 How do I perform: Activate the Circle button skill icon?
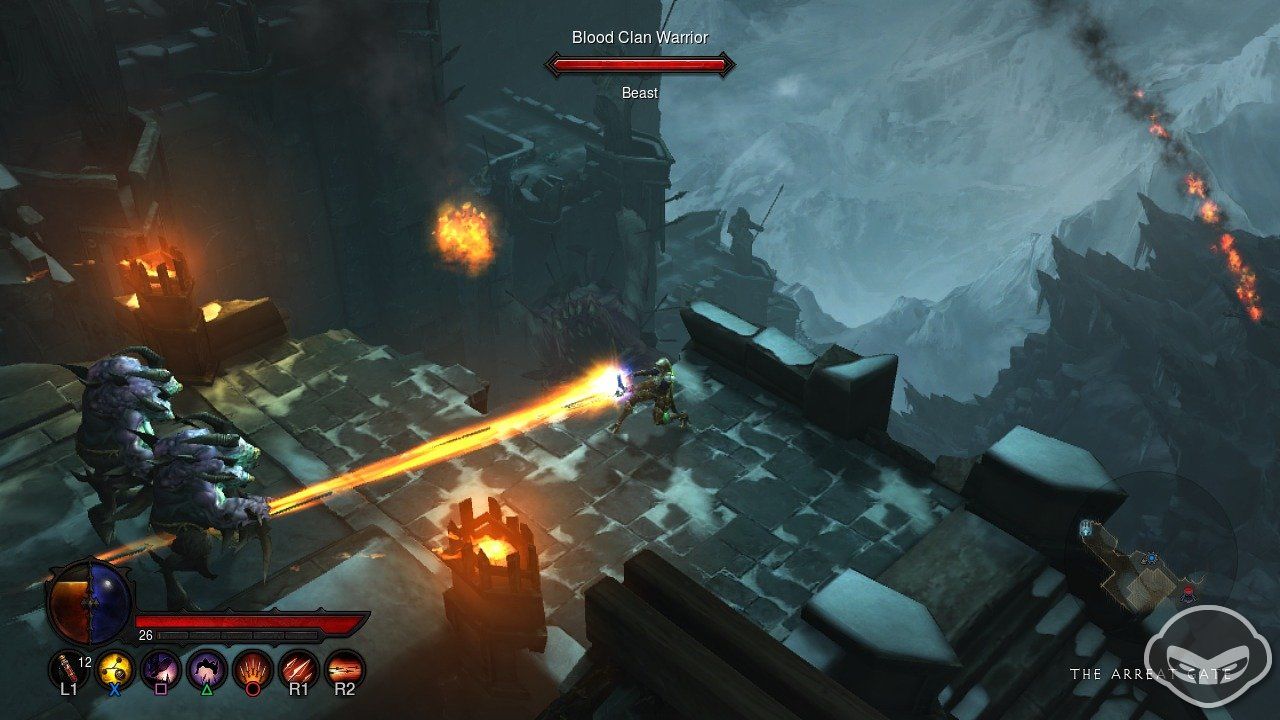pyautogui.click(x=251, y=667)
